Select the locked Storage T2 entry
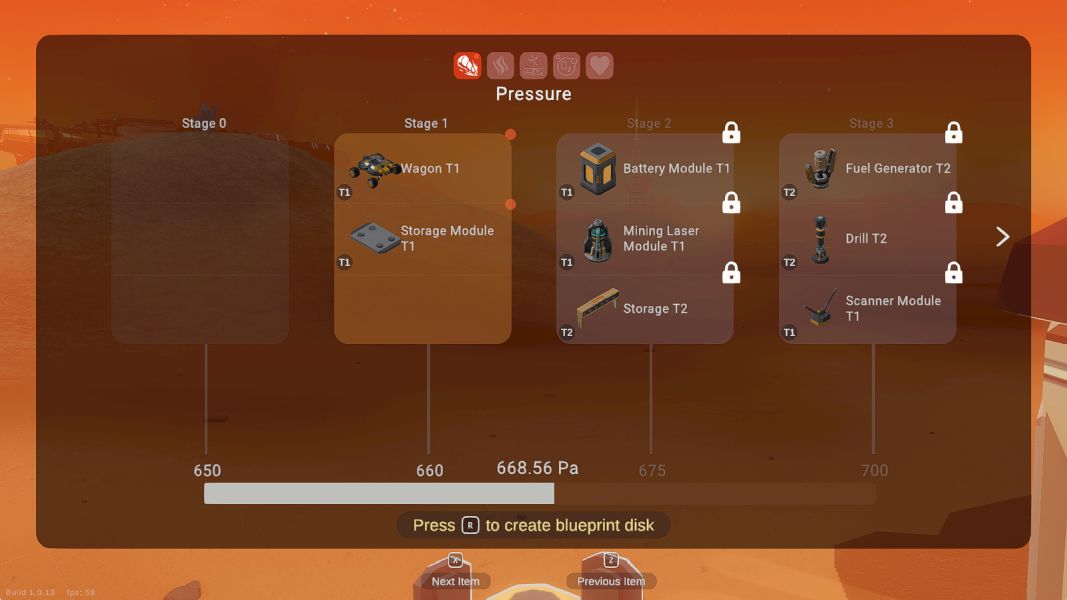This screenshot has height=600, width=1067. [x=645, y=309]
